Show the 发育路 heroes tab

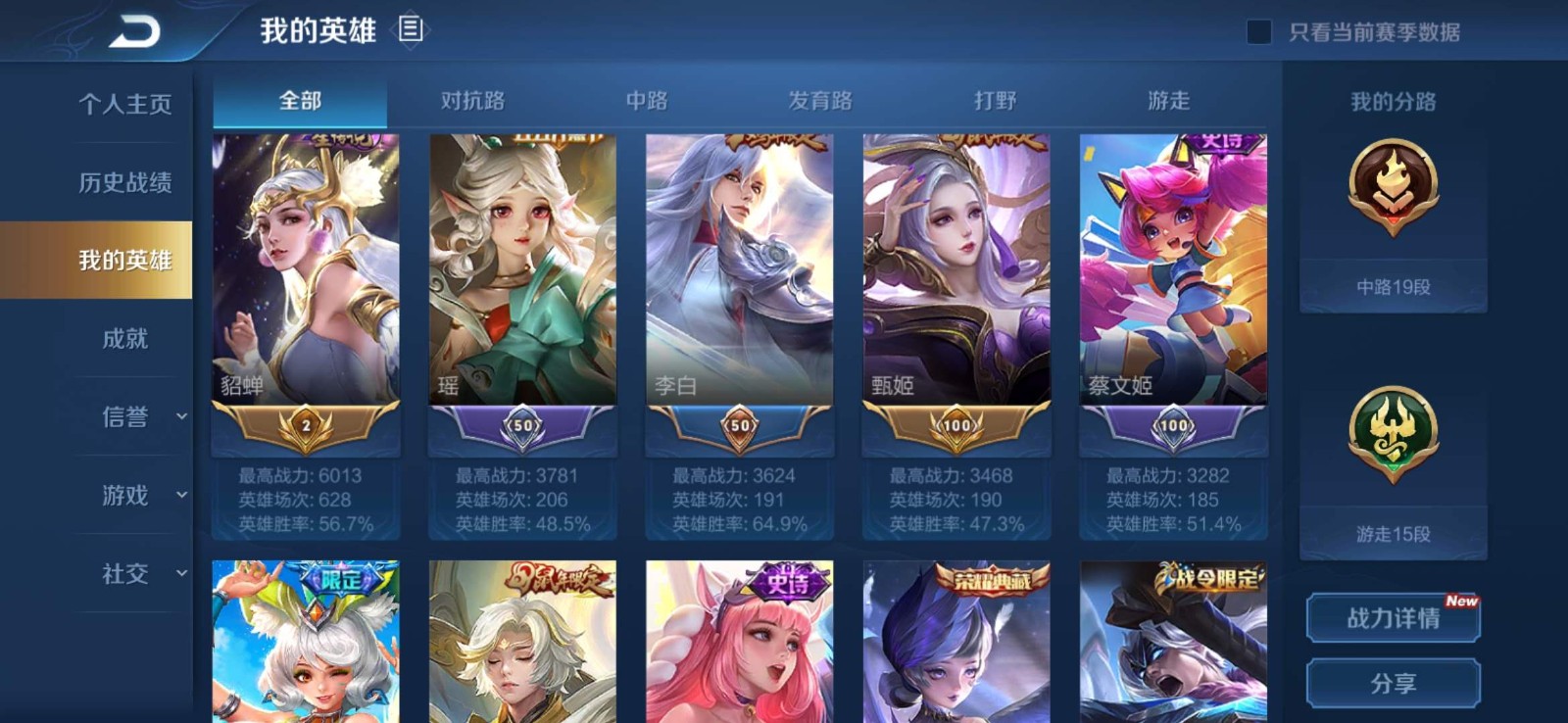tap(820, 101)
